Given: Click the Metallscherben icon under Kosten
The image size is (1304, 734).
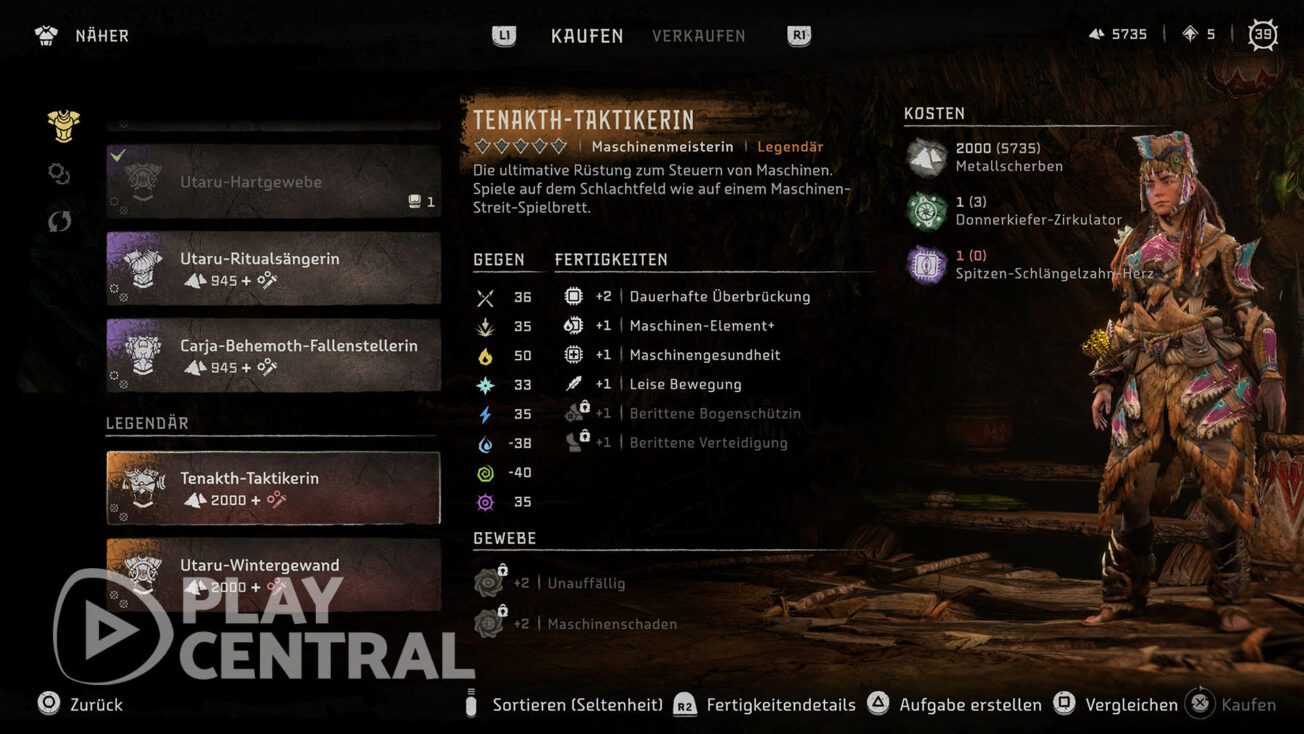Looking at the screenshot, I should click(926, 157).
